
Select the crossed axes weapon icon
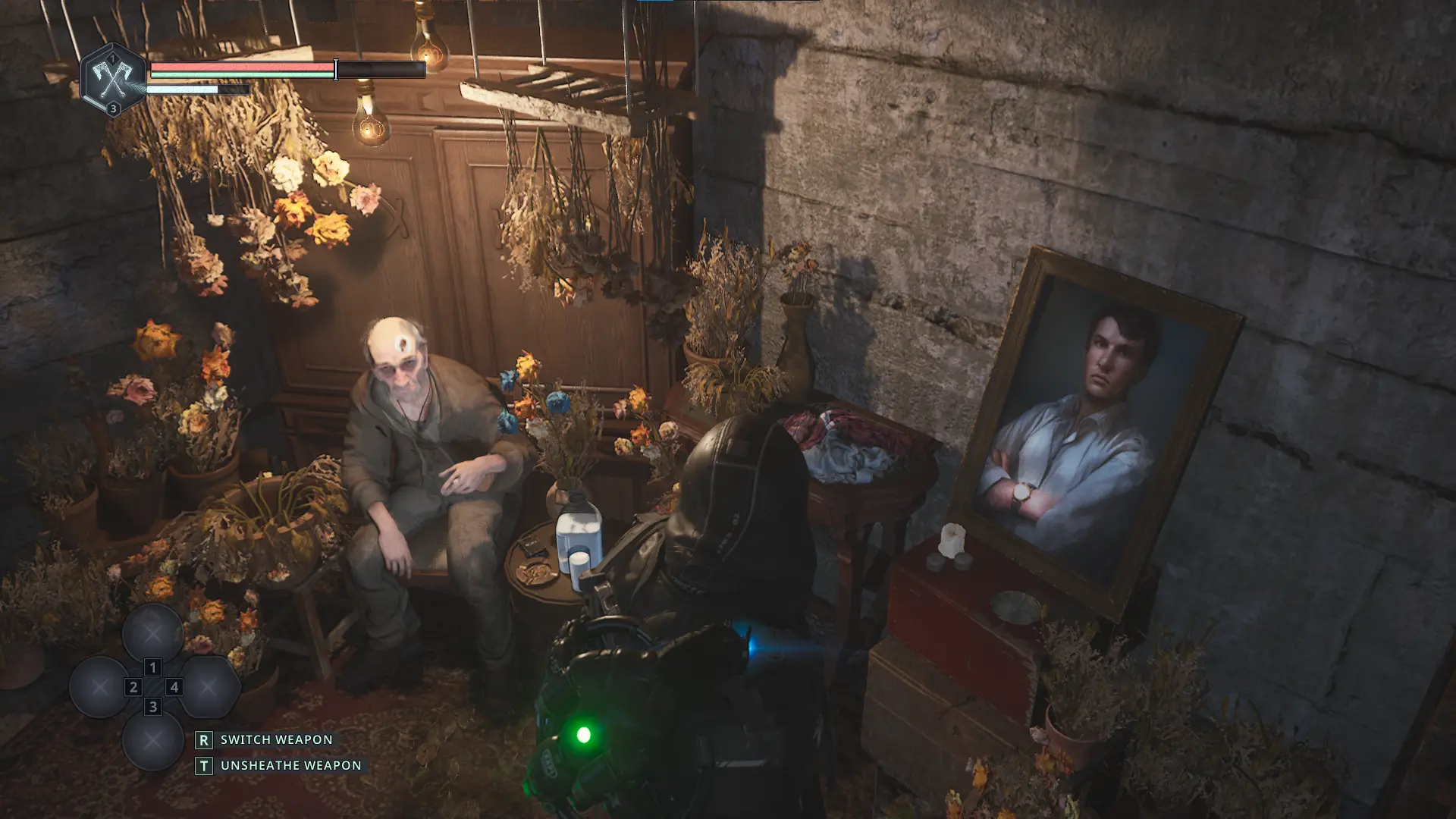113,79
